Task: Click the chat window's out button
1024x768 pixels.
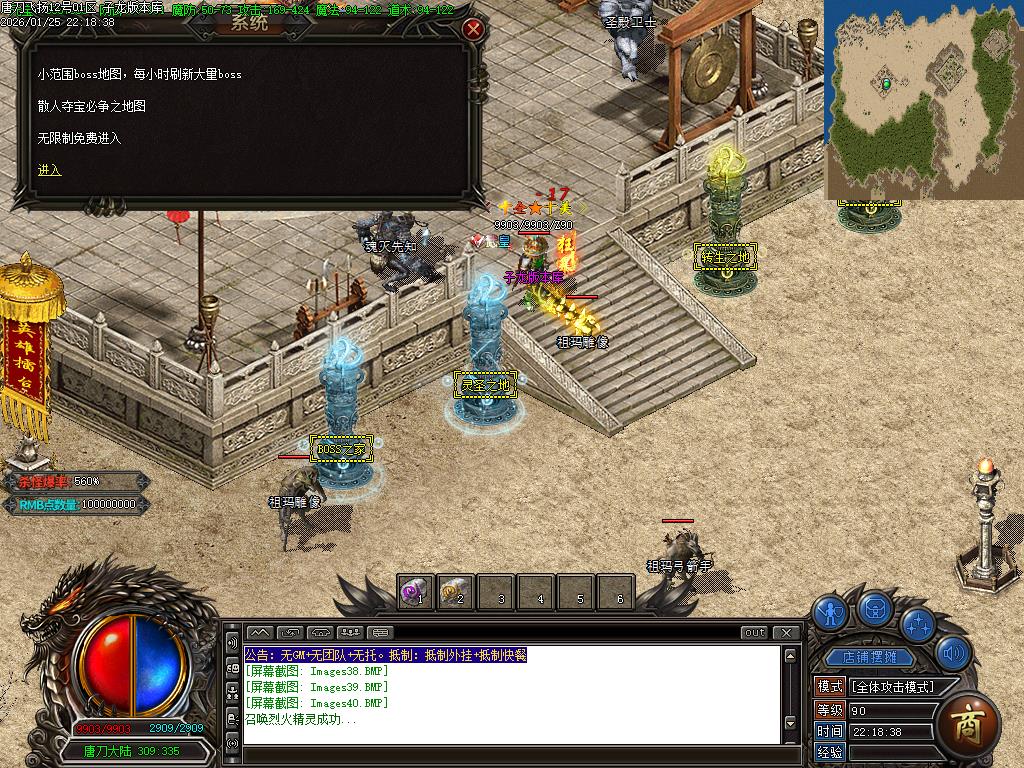Action: coord(755,633)
